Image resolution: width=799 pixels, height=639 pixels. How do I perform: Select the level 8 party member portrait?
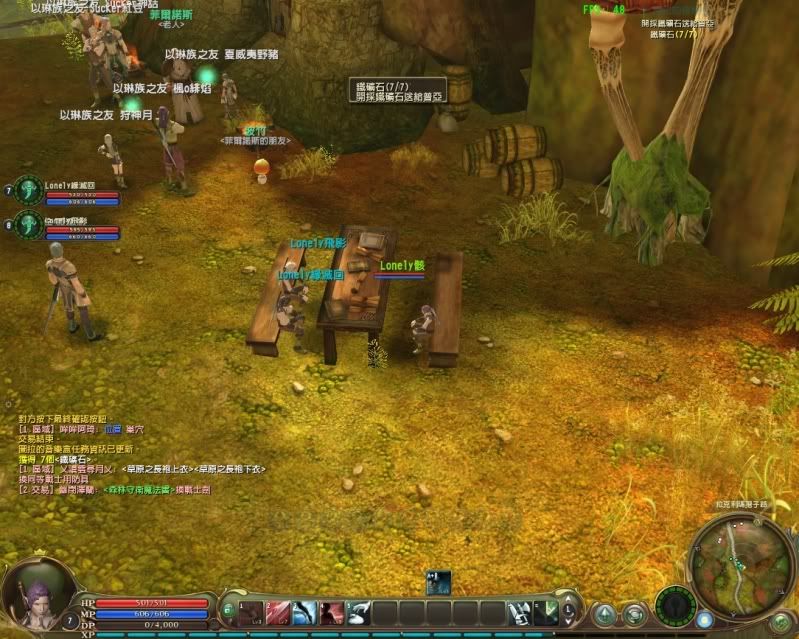pos(30,224)
